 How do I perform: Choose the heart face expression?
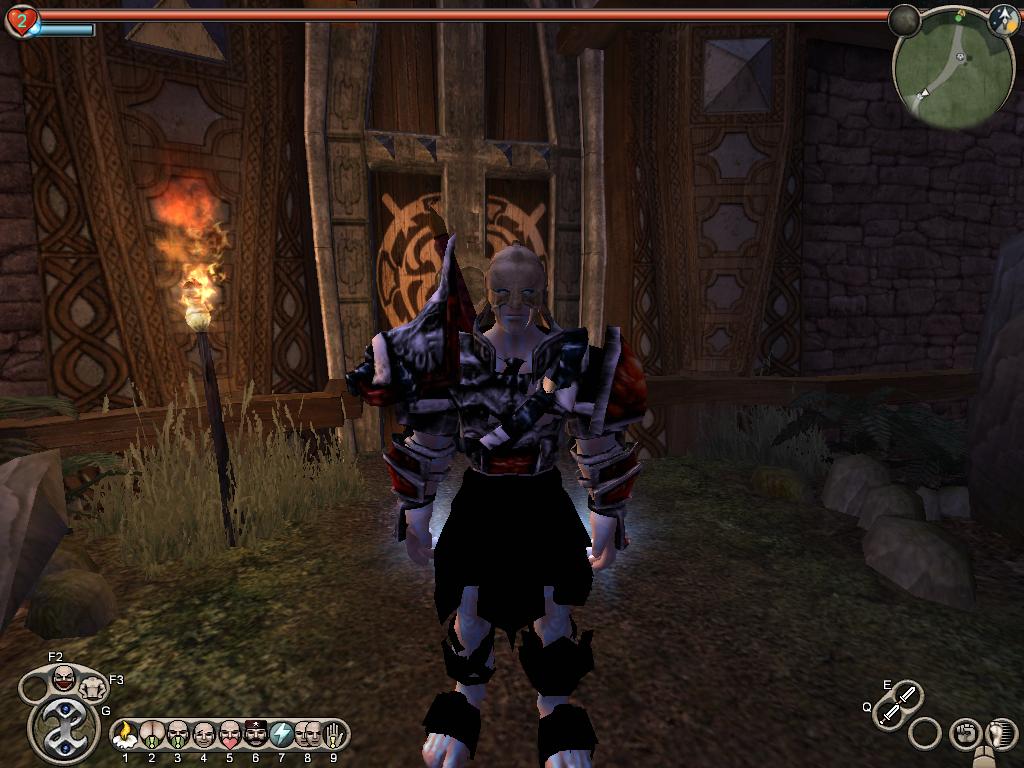[x=230, y=735]
